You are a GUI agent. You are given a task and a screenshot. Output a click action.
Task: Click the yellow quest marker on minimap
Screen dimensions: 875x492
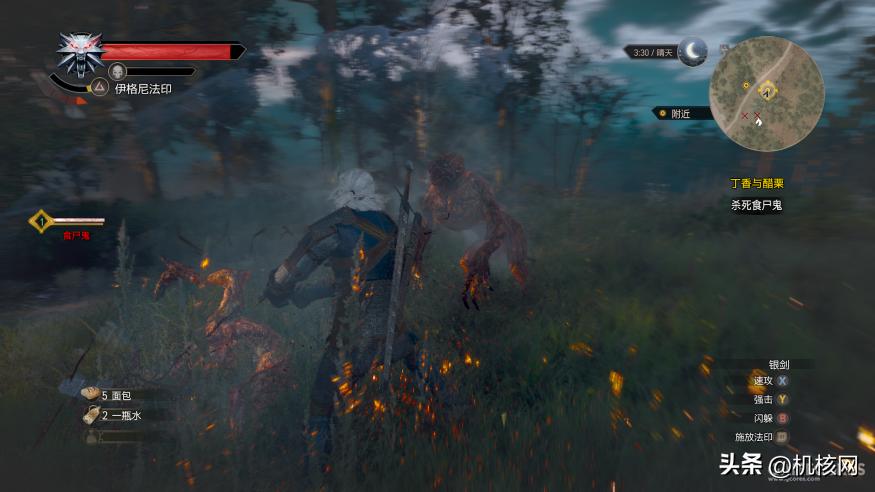pyautogui.click(x=767, y=91)
